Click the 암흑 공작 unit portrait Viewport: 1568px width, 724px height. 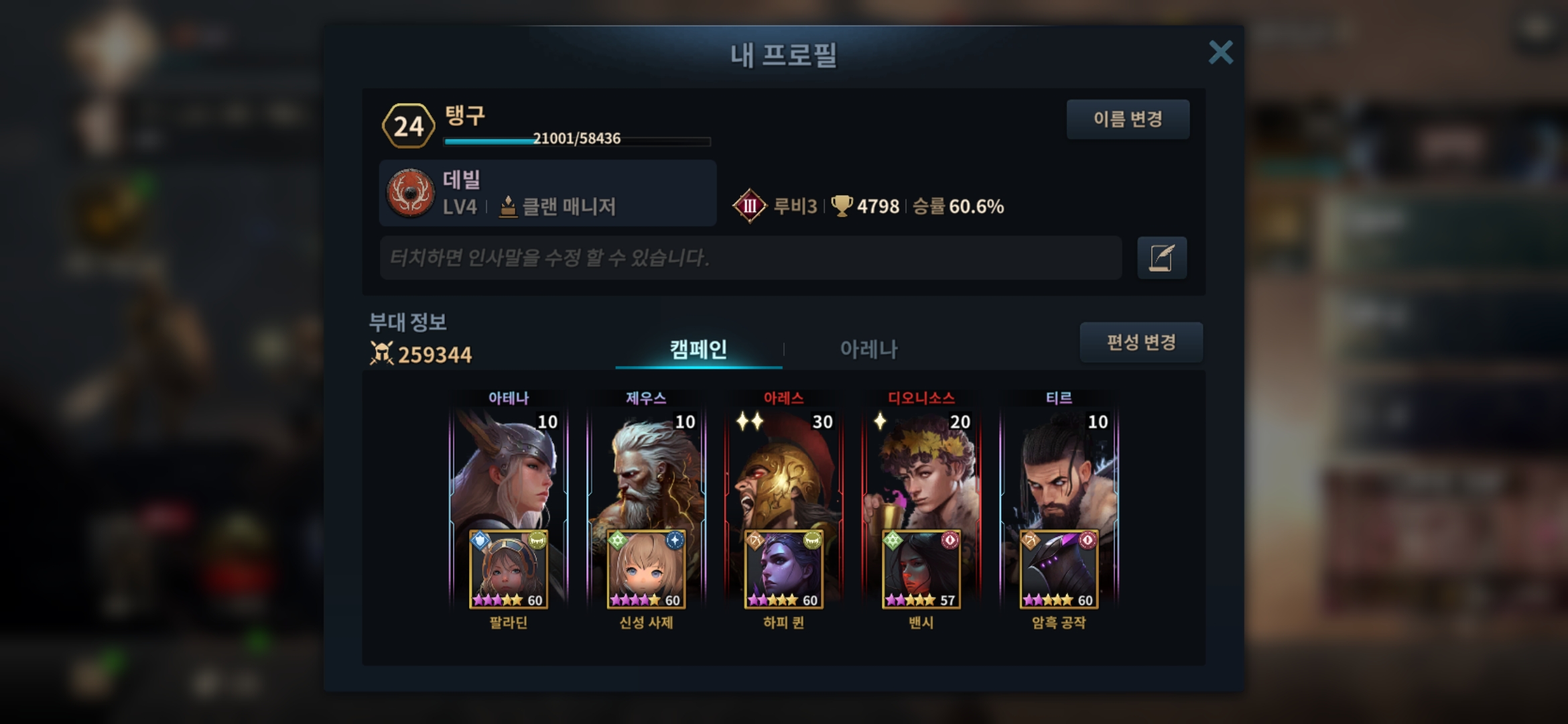click(1059, 570)
